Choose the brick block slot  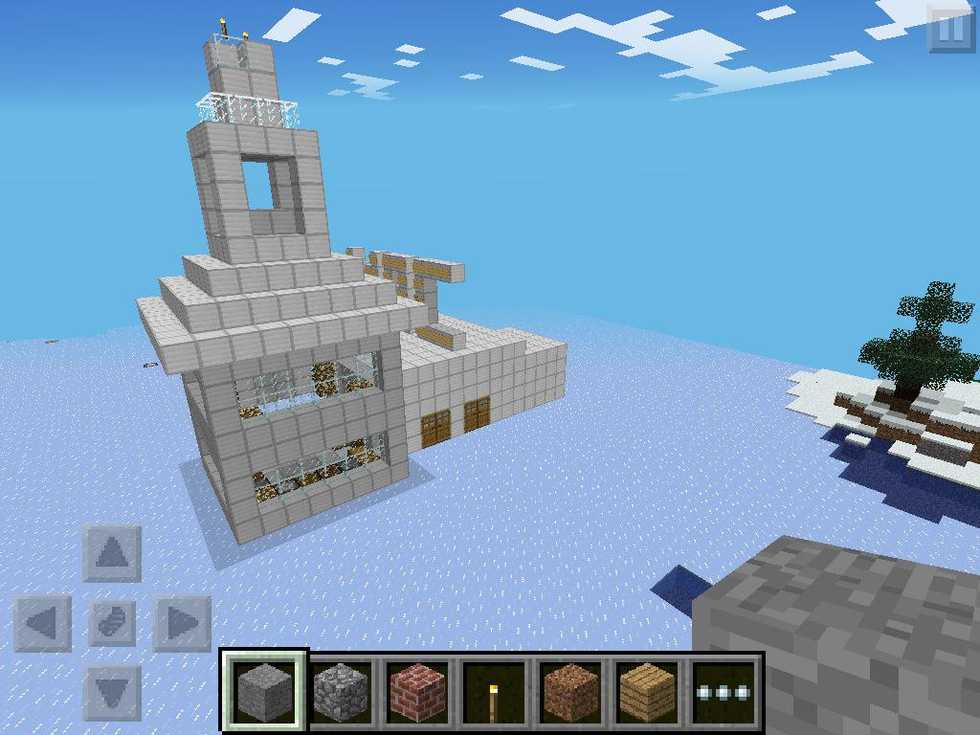click(x=418, y=691)
